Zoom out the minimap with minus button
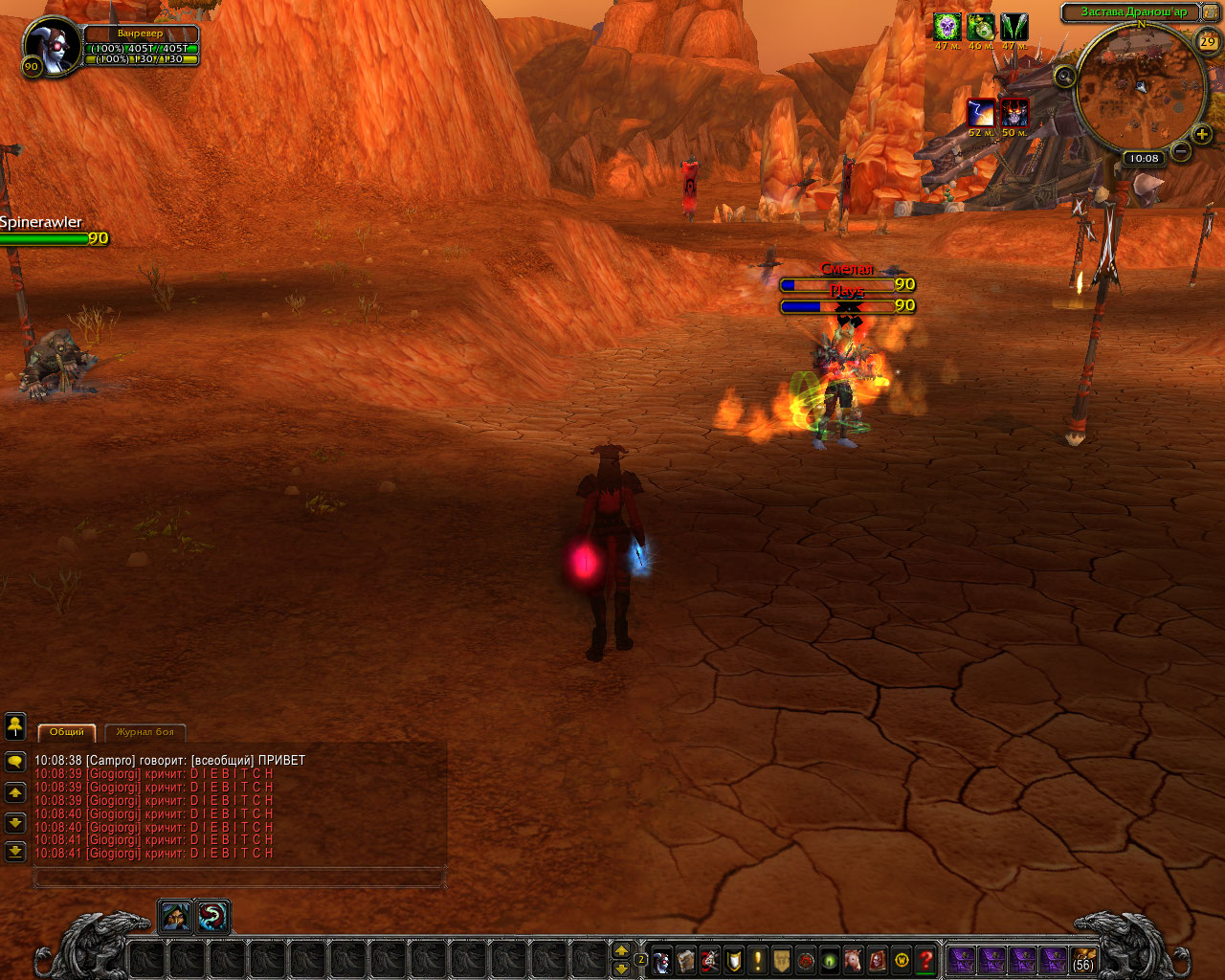Viewport: 1225px width, 980px height. point(1181,151)
